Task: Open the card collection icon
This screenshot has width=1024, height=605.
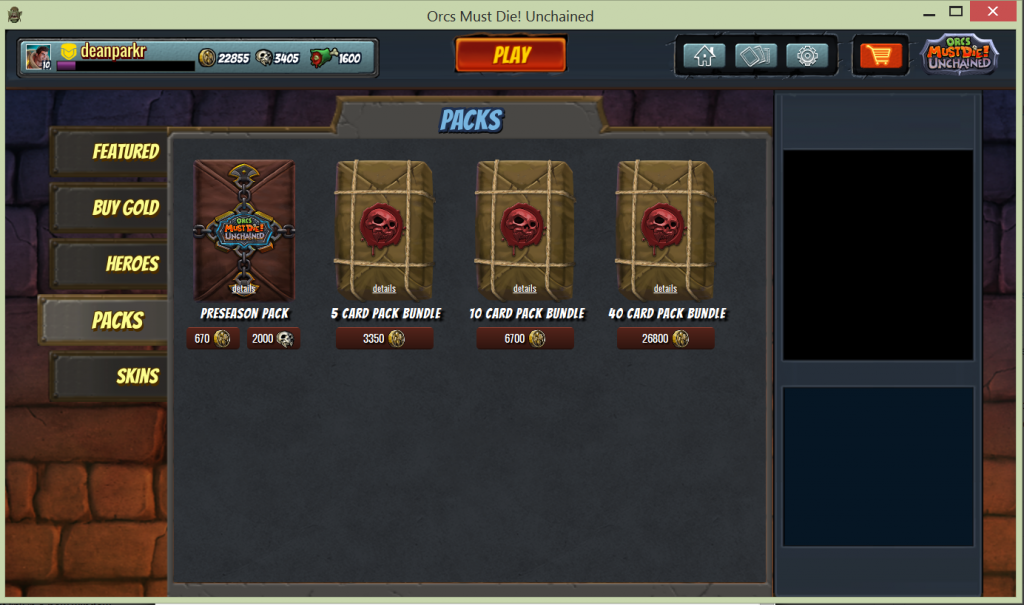Action: pyautogui.click(x=756, y=55)
